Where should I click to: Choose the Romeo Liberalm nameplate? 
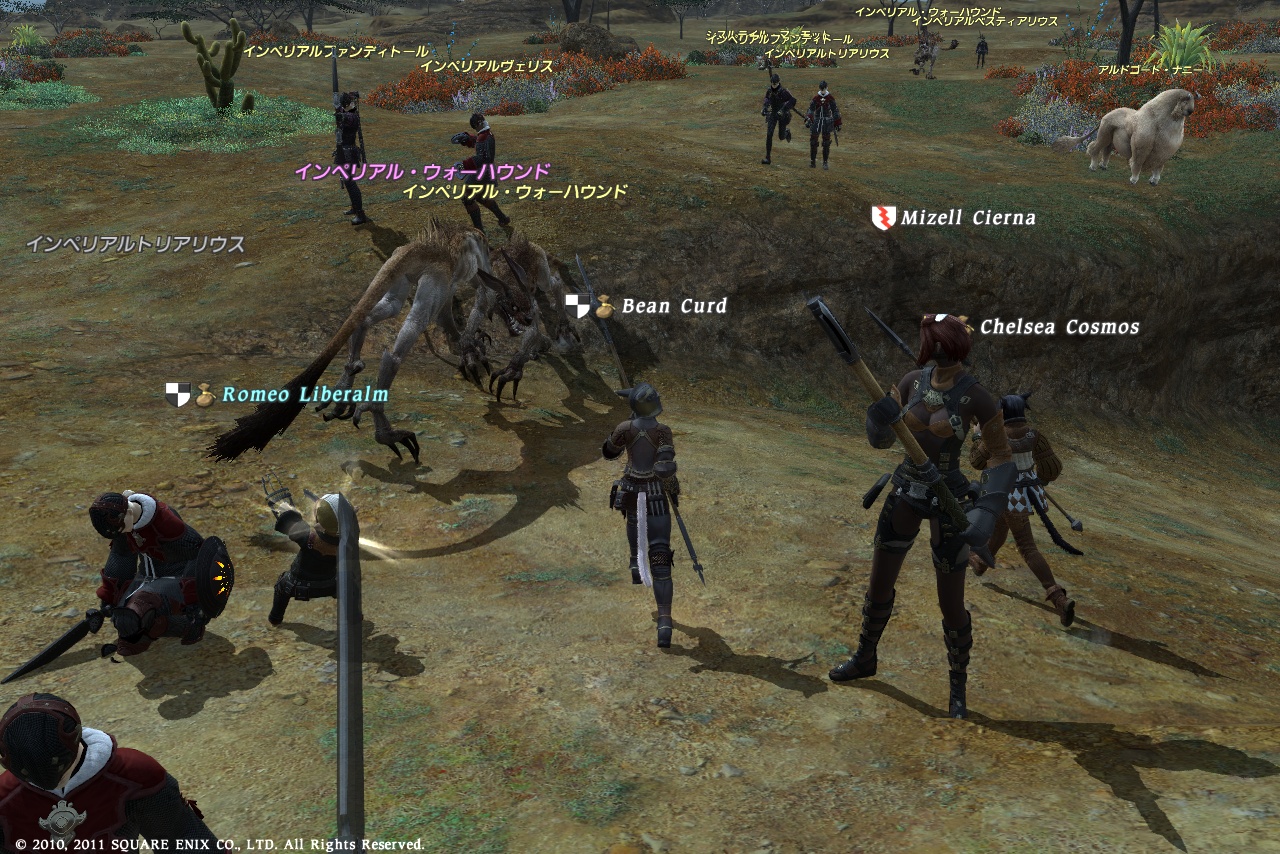304,395
